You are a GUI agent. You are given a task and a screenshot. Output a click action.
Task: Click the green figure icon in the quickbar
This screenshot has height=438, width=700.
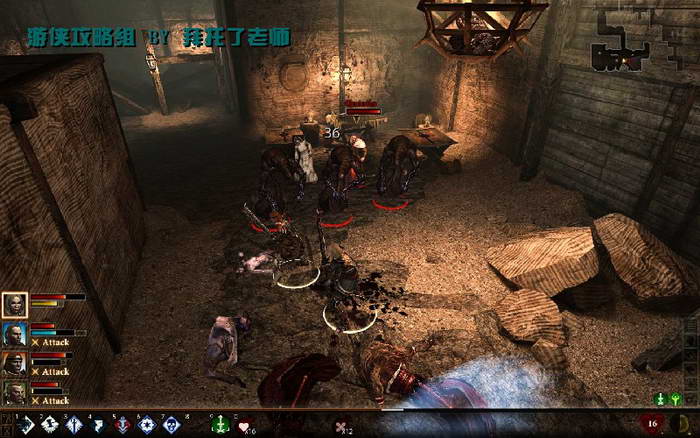tap(220, 425)
